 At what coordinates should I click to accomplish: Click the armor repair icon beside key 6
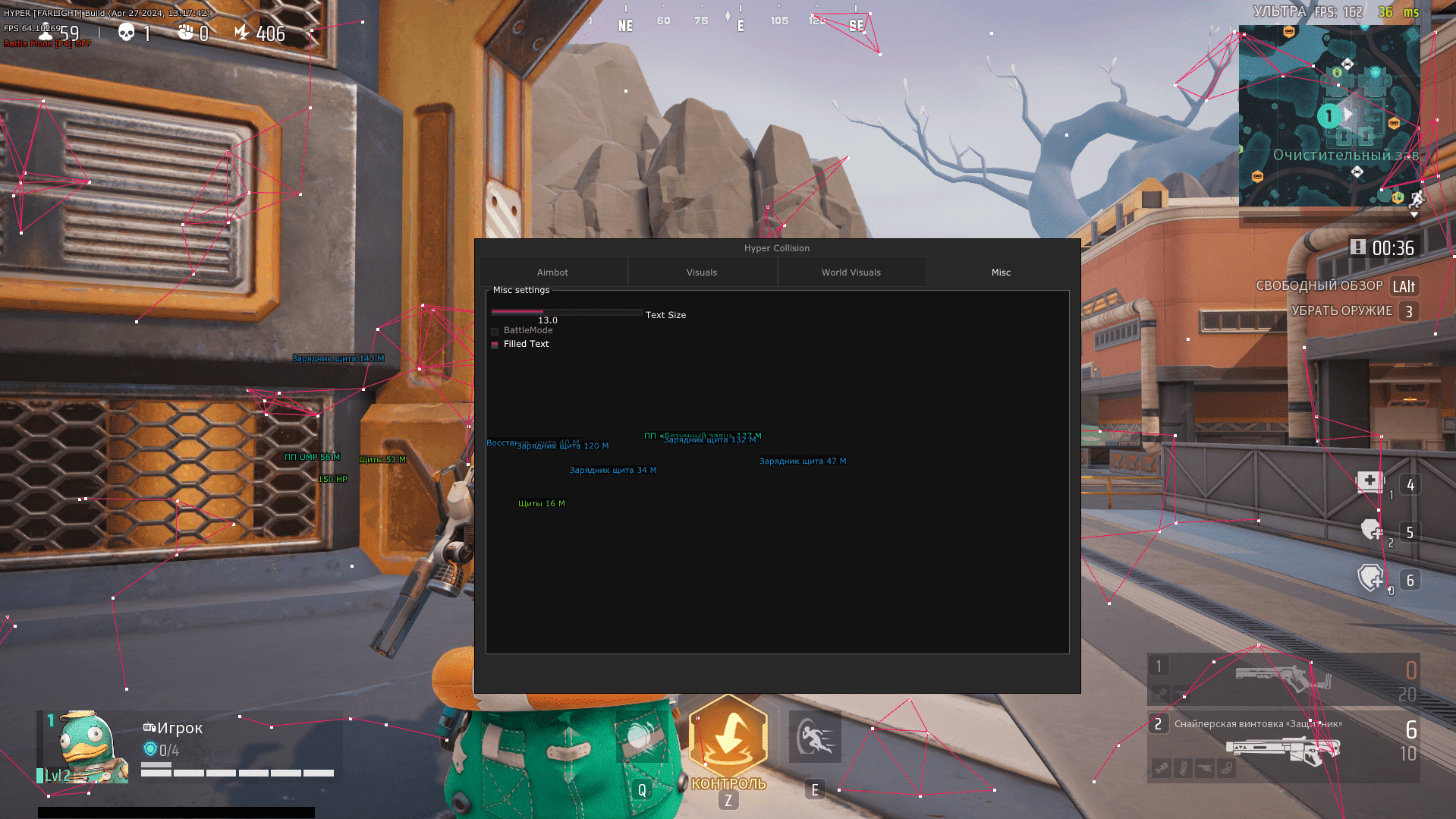(1370, 579)
